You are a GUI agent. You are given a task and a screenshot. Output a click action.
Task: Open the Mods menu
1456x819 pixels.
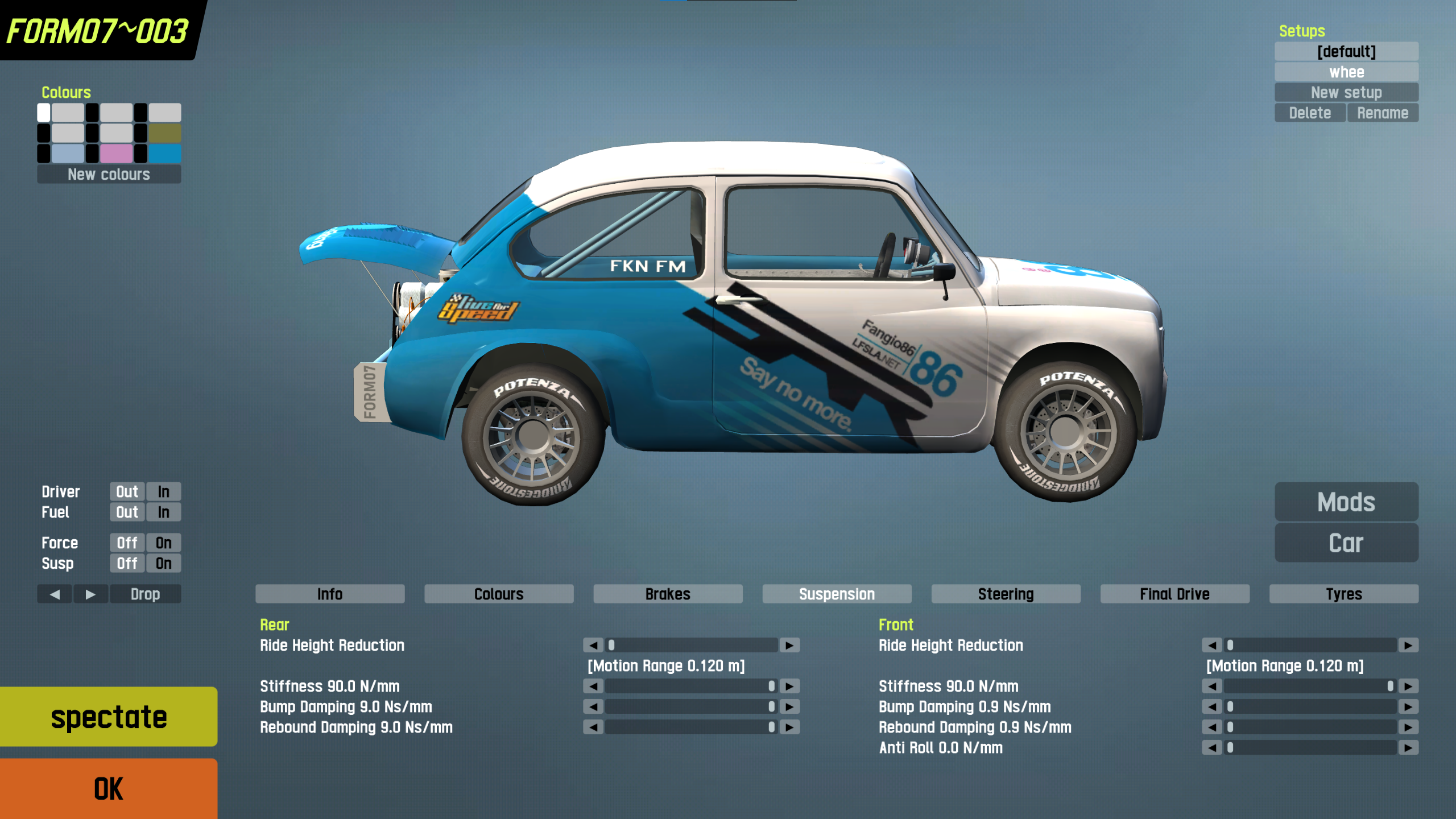point(1346,502)
